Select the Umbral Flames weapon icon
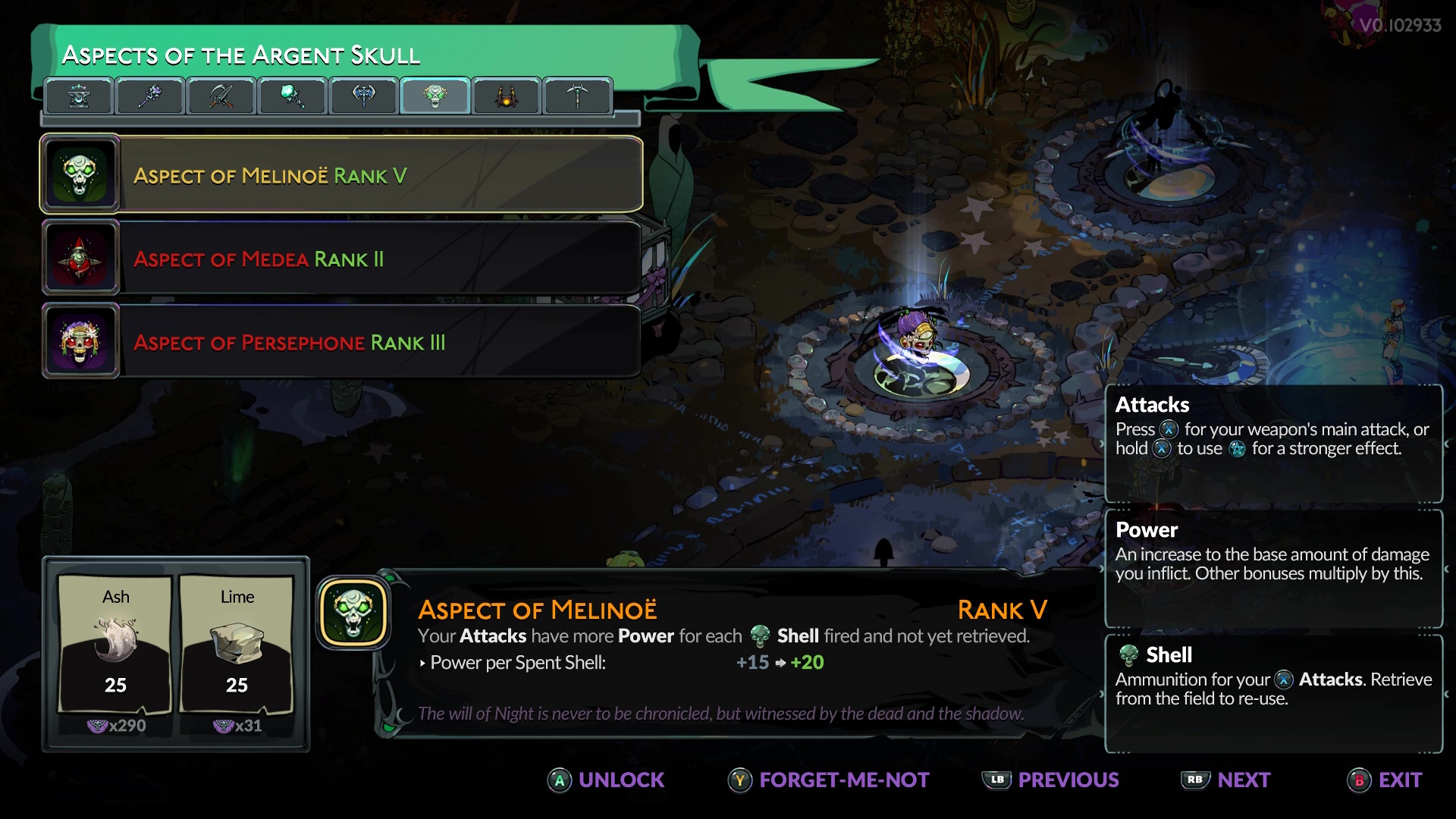This screenshot has width=1456, height=819. click(x=292, y=96)
